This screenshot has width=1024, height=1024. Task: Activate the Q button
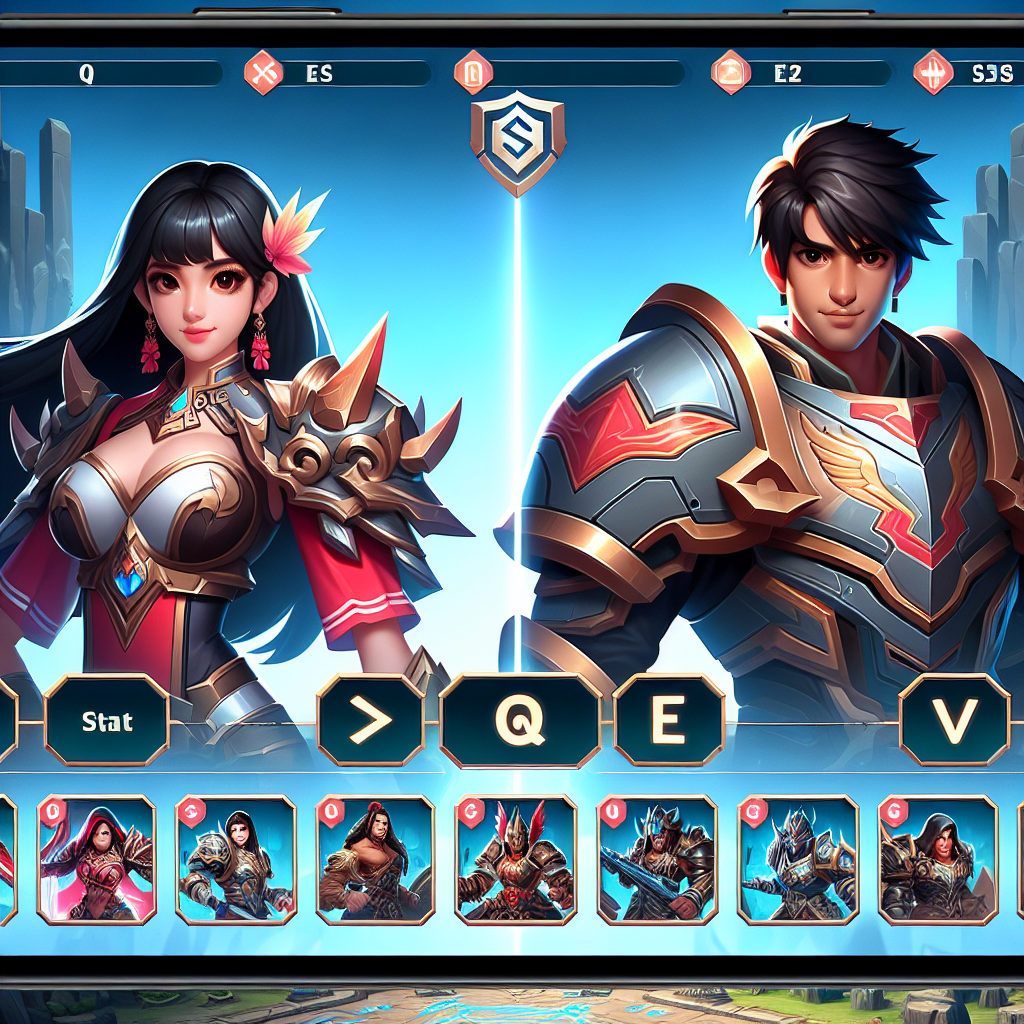click(520, 720)
